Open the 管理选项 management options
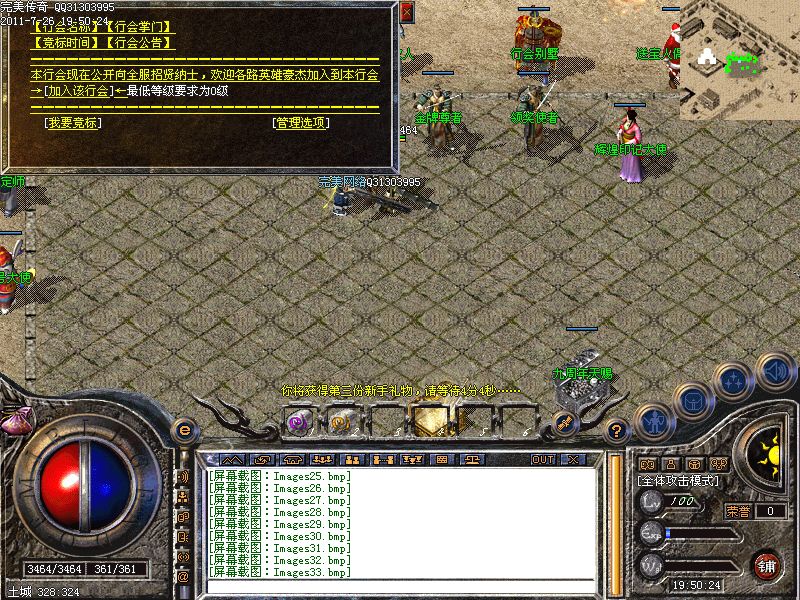The image size is (800, 600). tap(301, 123)
